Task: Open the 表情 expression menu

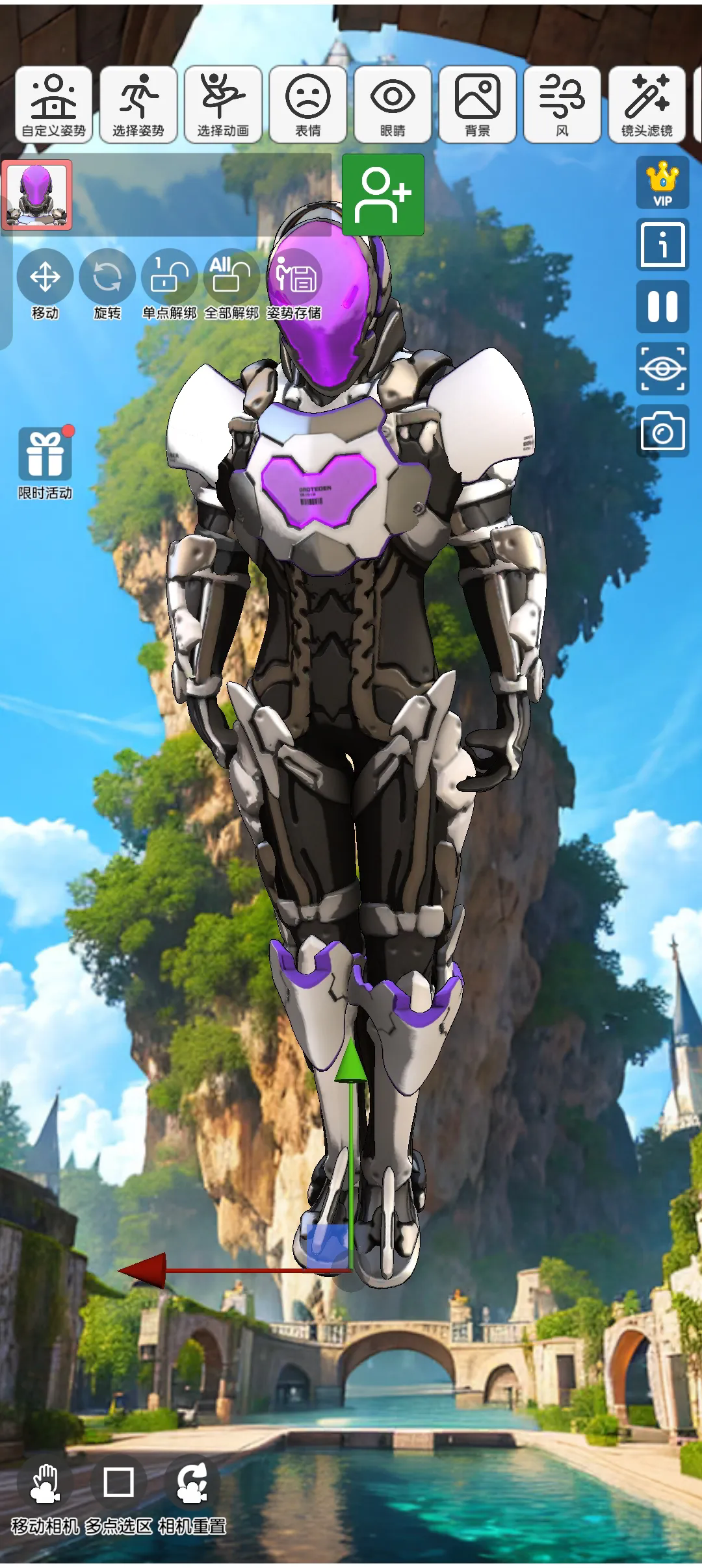Action: pyautogui.click(x=307, y=104)
